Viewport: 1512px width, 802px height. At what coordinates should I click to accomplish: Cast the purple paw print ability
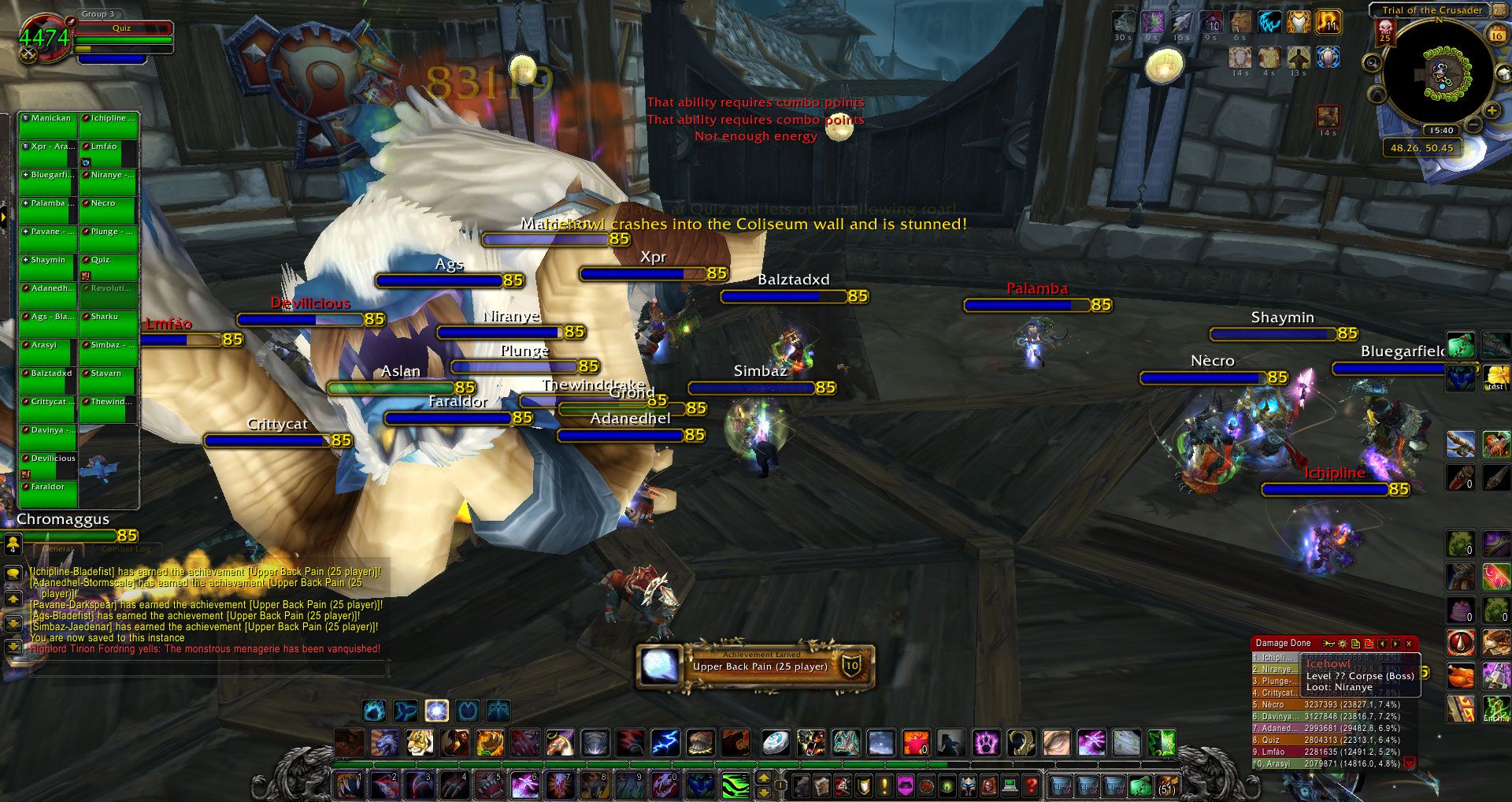pos(985,742)
